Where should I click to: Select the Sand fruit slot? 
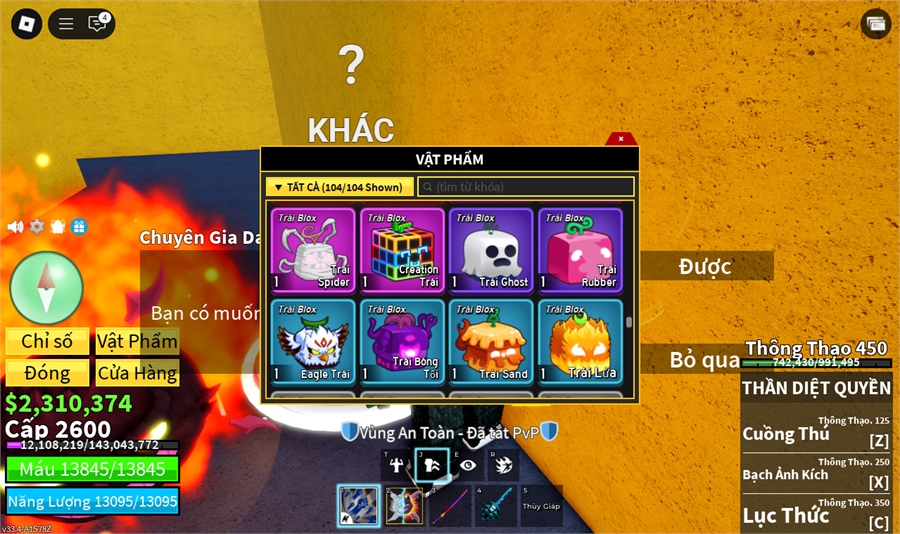(491, 341)
